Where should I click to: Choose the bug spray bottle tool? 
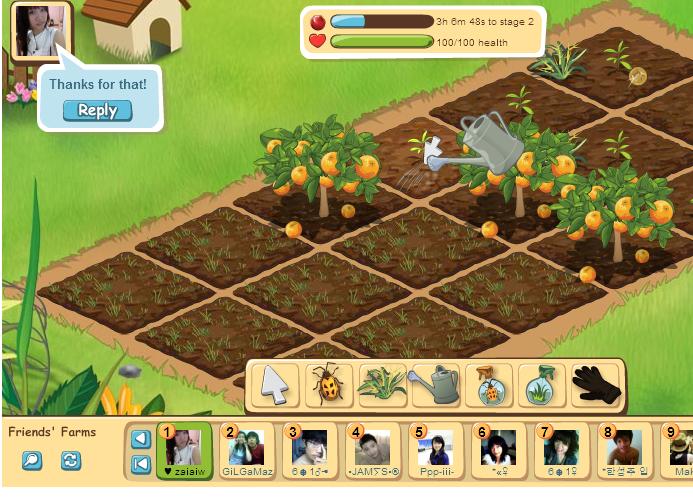488,384
